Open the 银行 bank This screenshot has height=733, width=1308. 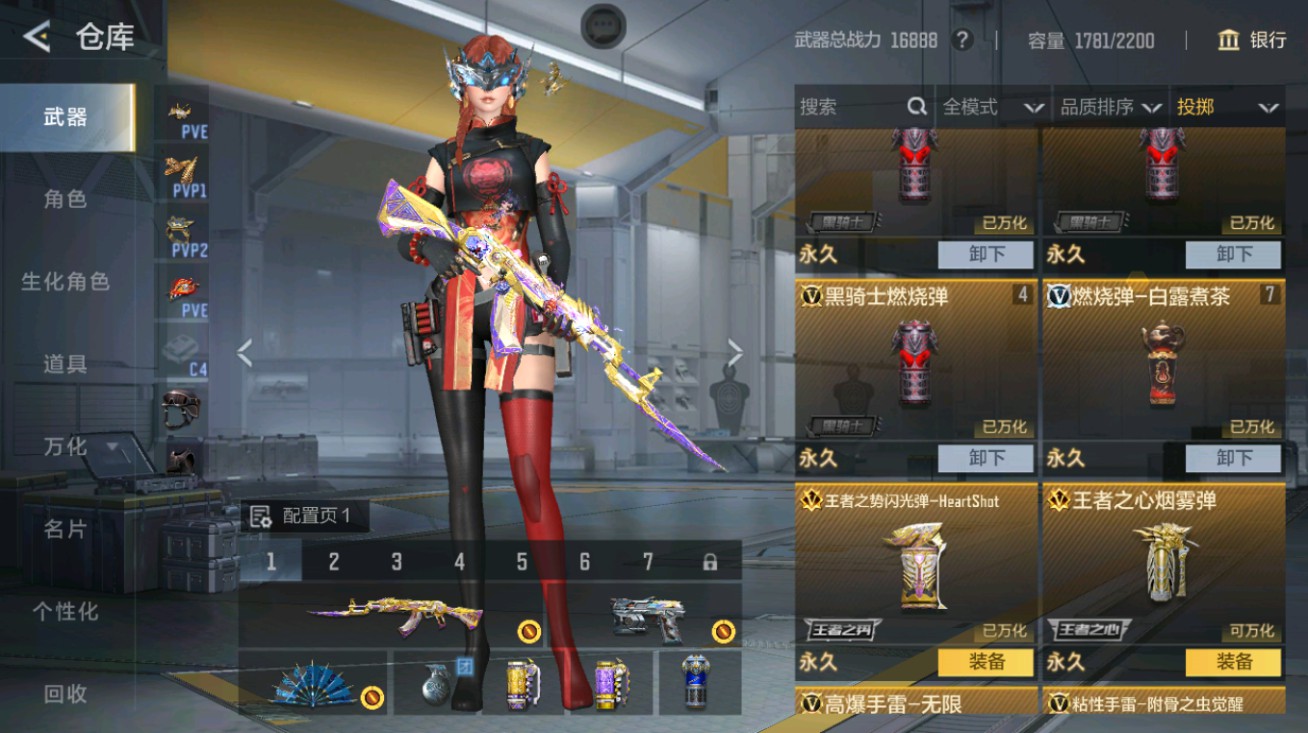[x=1252, y=40]
